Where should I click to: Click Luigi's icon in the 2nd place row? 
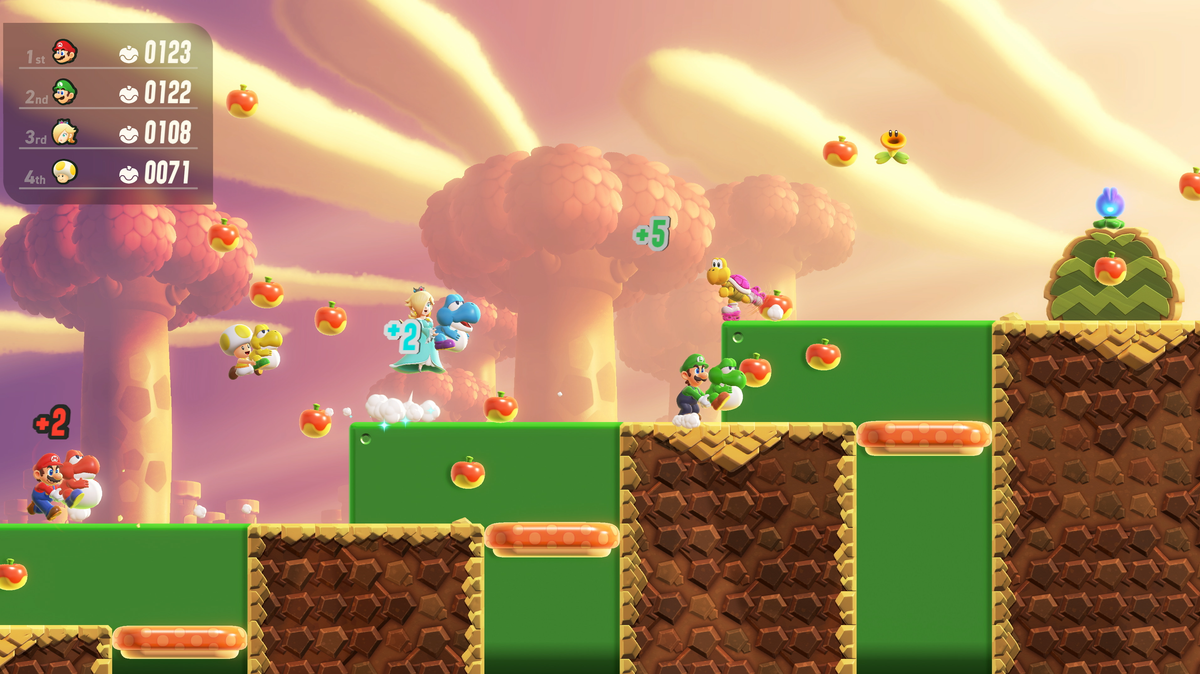coord(65,92)
